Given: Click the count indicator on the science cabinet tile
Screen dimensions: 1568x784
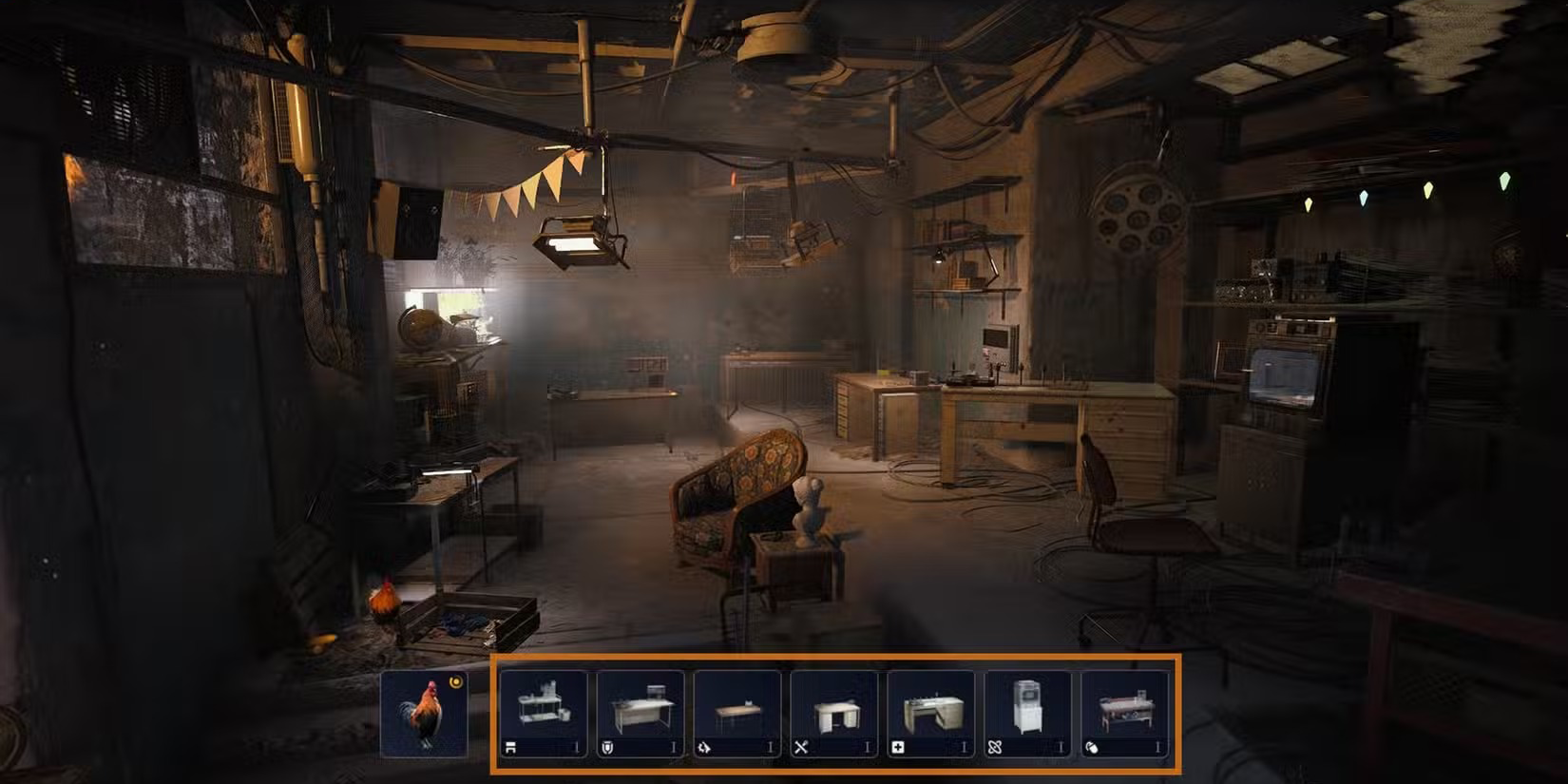Looking at the screenshot, I should (x=1060, y=746).
